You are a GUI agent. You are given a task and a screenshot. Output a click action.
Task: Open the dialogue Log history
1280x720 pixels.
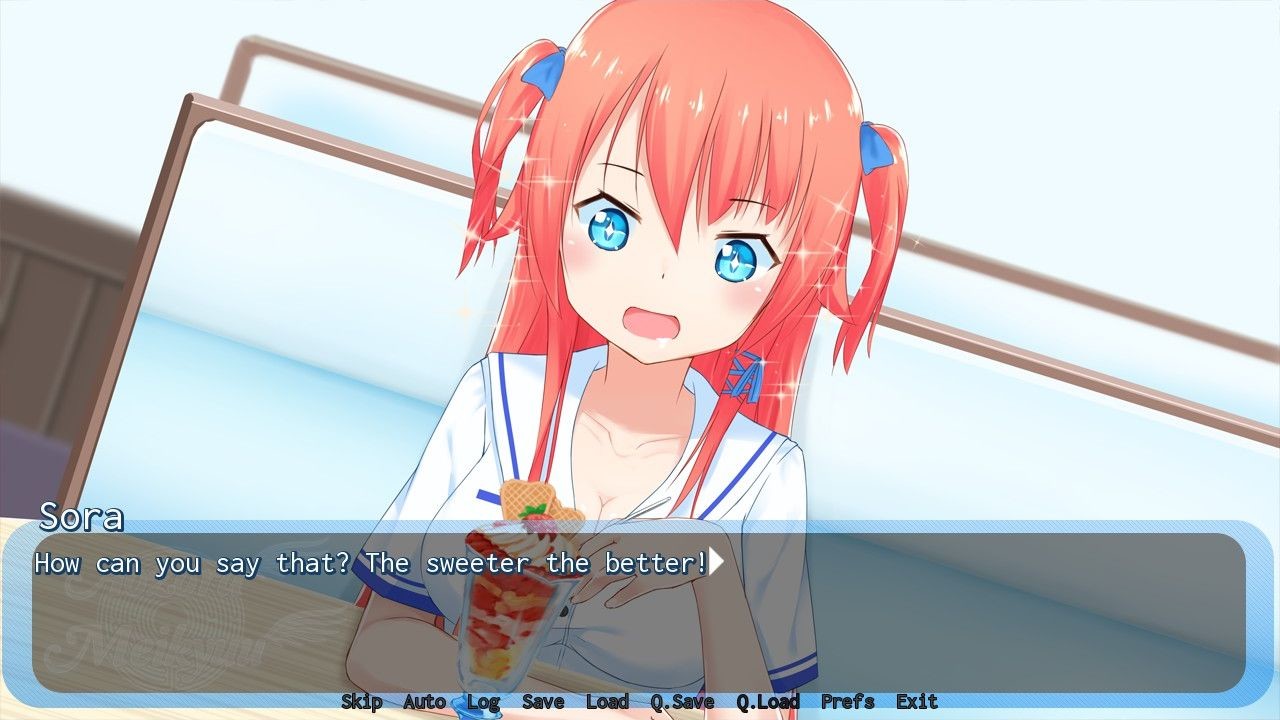click(483, 702)
